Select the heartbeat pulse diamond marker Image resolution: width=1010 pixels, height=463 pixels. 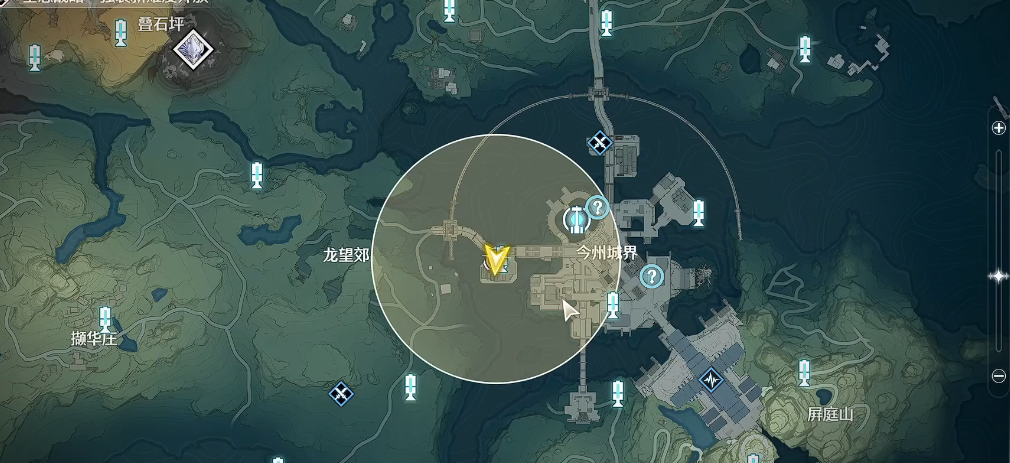pos(711,380)
